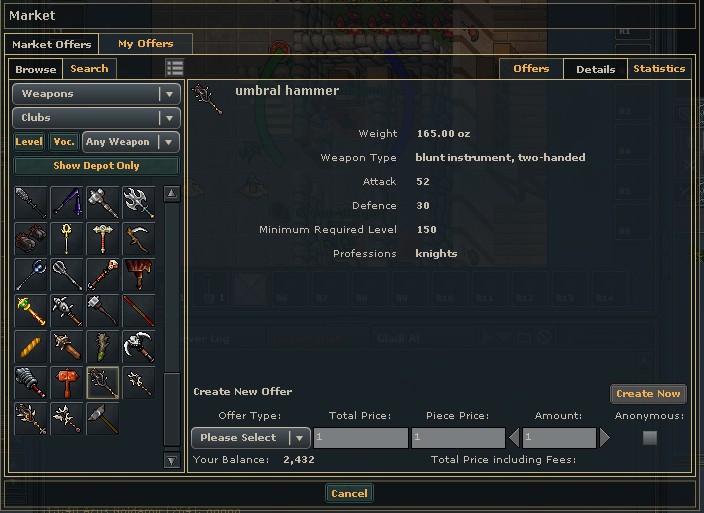The image size is (704, 513).
Task: Open the Please Select offer type dropdown
Action: 251,438
